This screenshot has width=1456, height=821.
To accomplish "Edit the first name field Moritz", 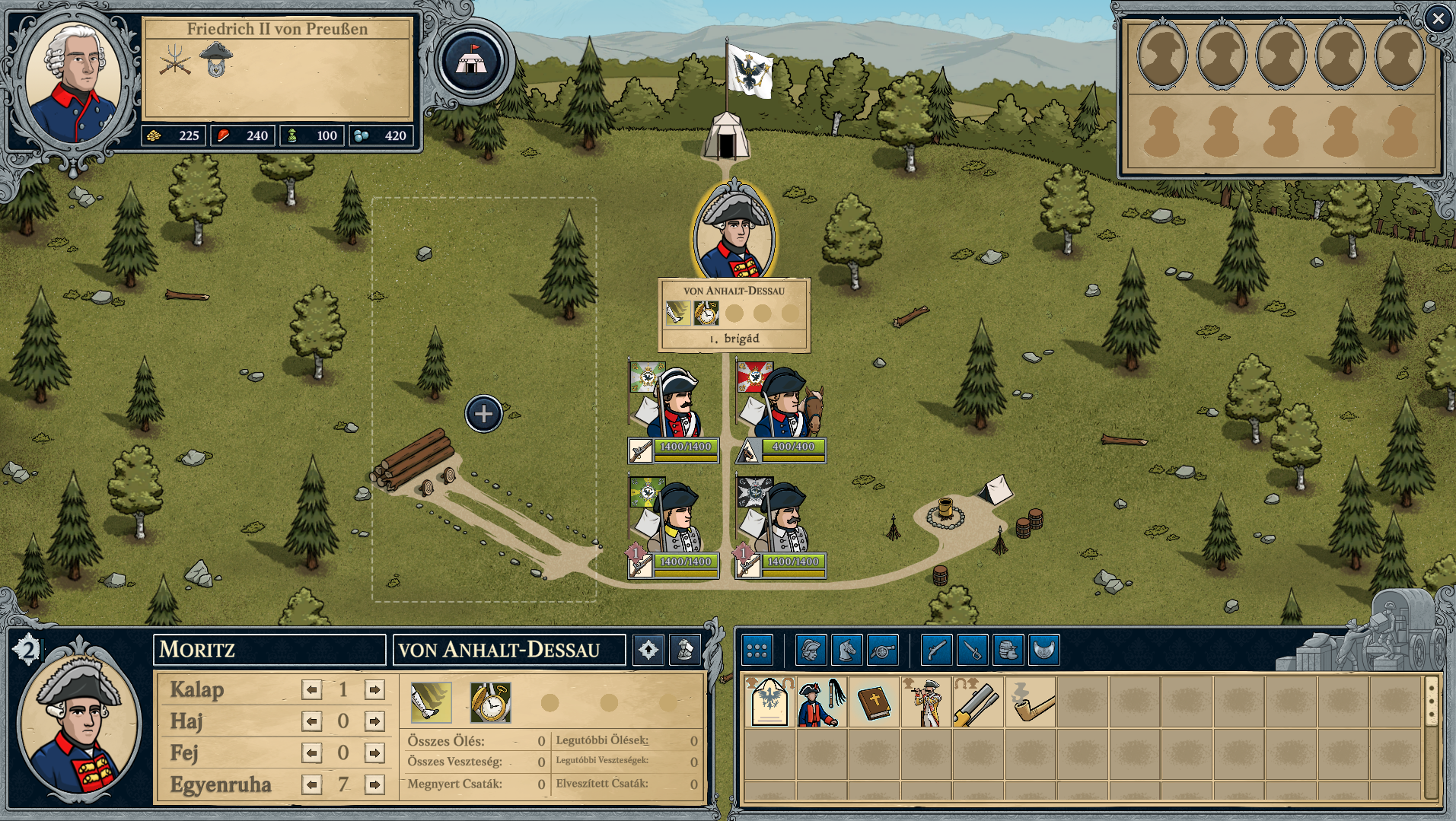I will point(269,650).
